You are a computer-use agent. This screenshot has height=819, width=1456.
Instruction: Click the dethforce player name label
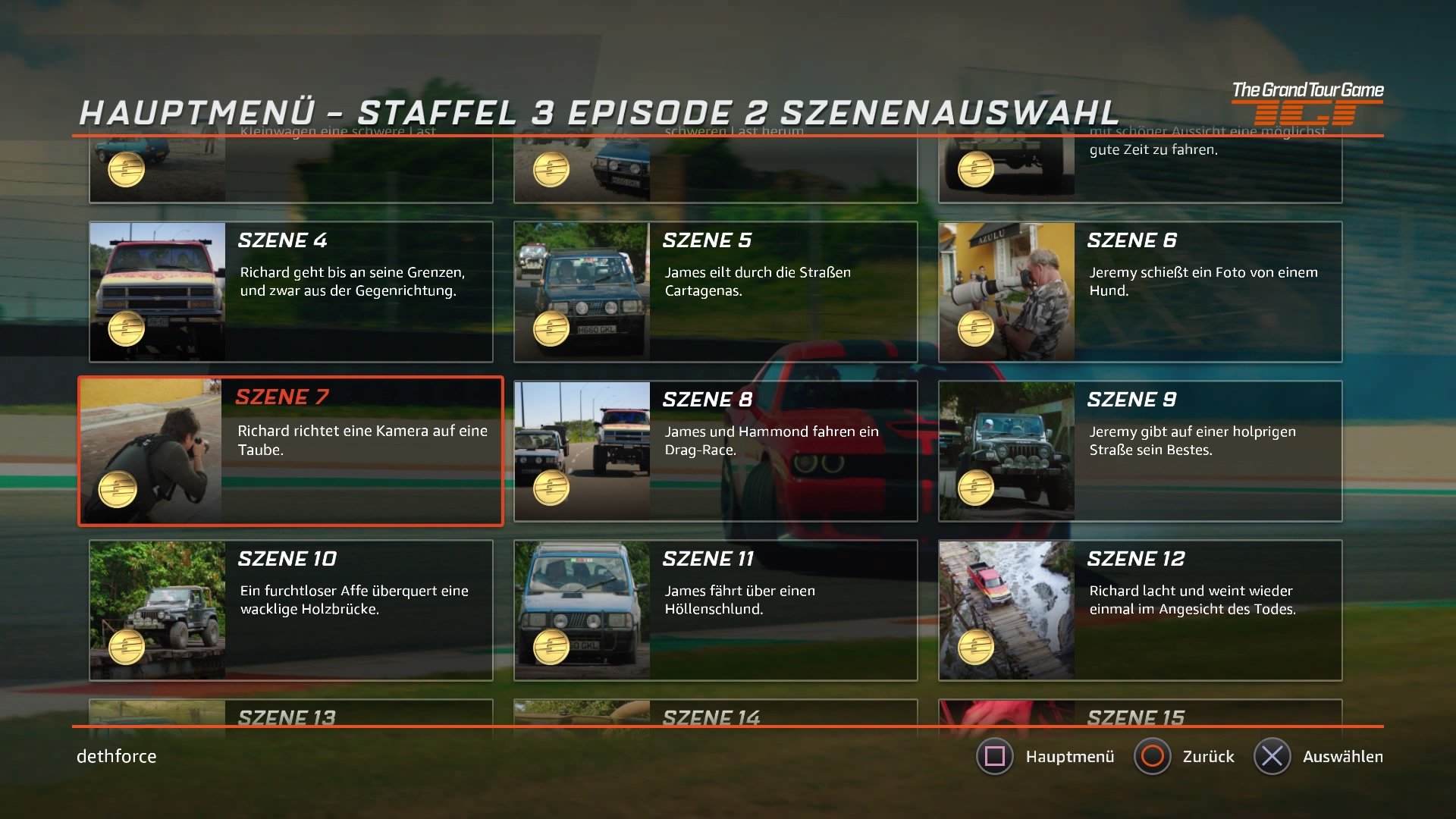coord(115,756)
